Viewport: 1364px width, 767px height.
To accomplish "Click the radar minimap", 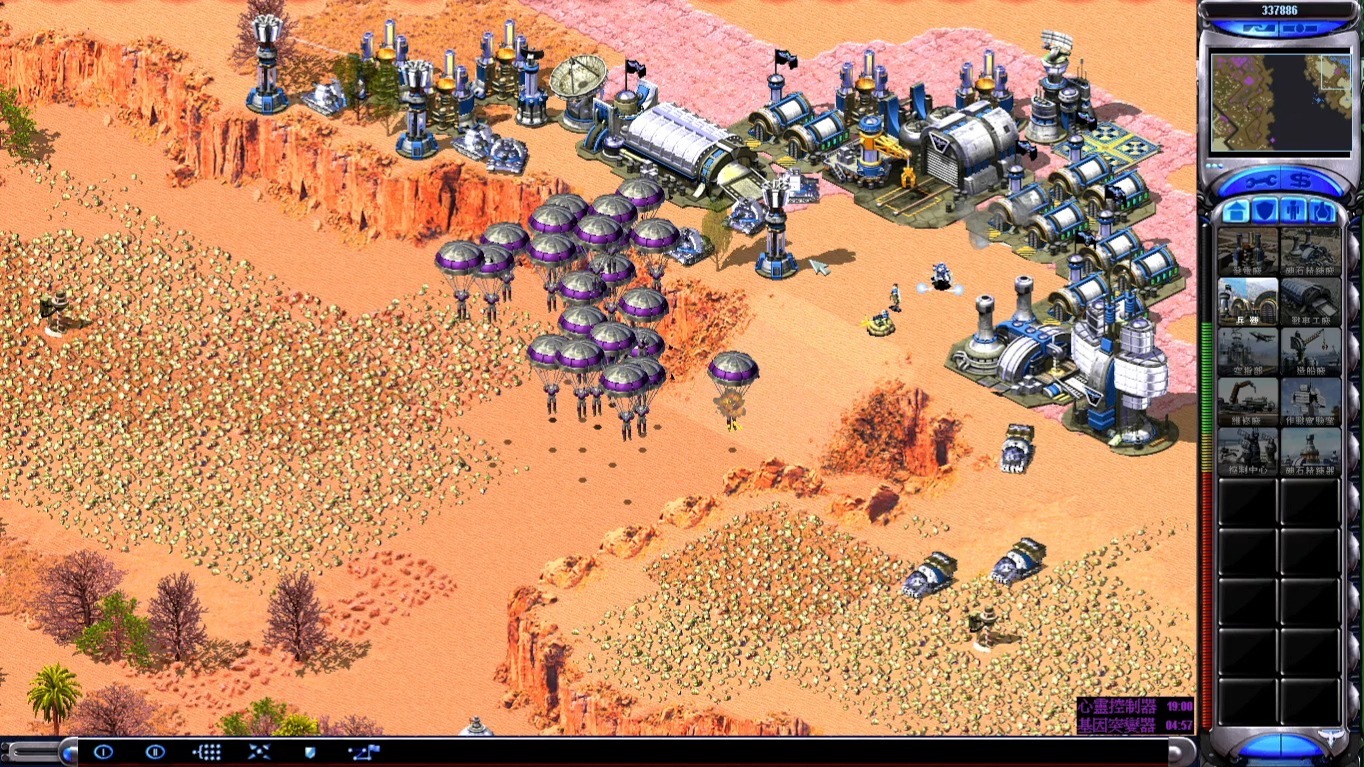I will pyautogui.click(x=1278, y=102).
